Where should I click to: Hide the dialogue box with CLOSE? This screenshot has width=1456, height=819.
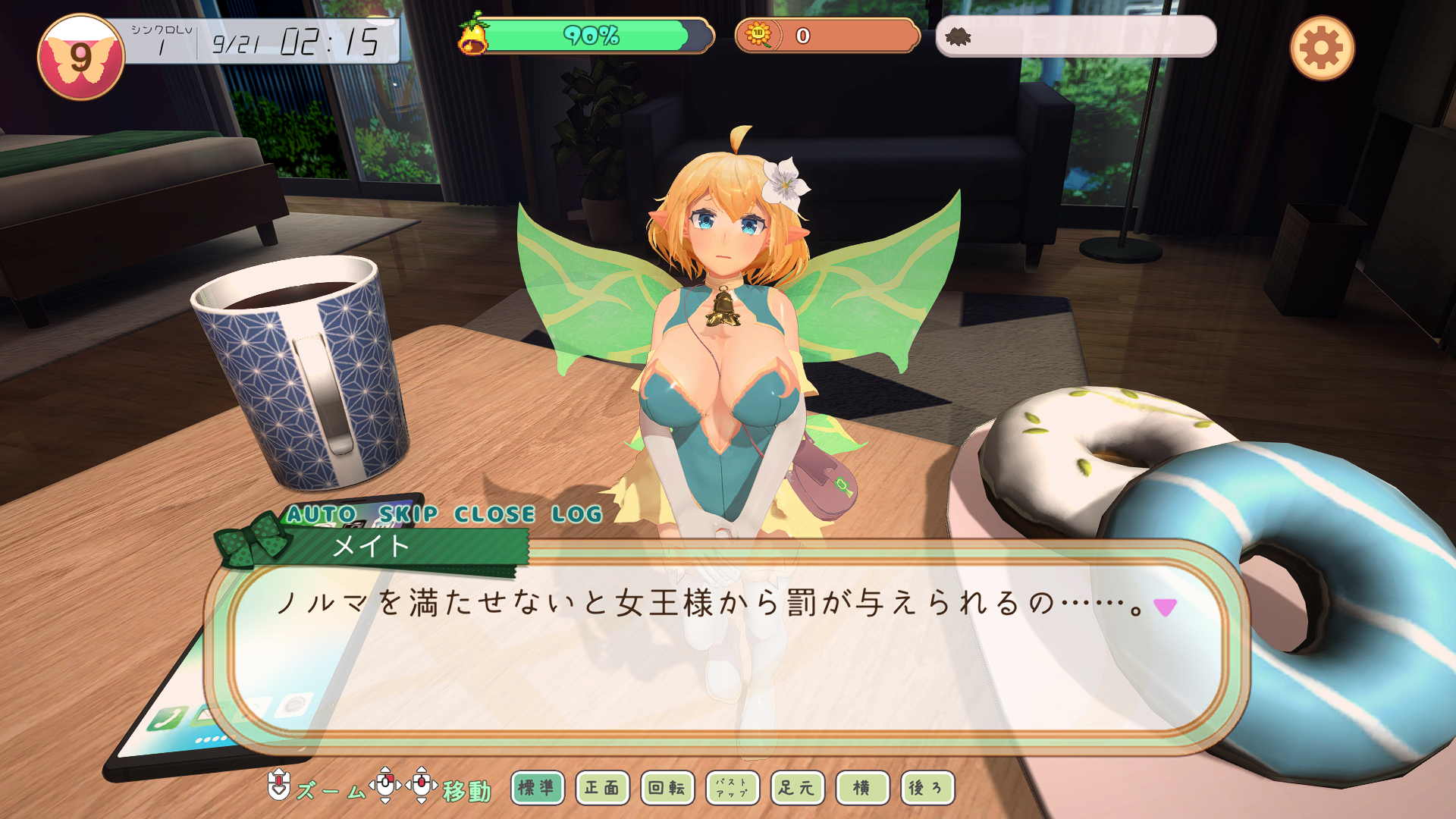coord(494,514)
